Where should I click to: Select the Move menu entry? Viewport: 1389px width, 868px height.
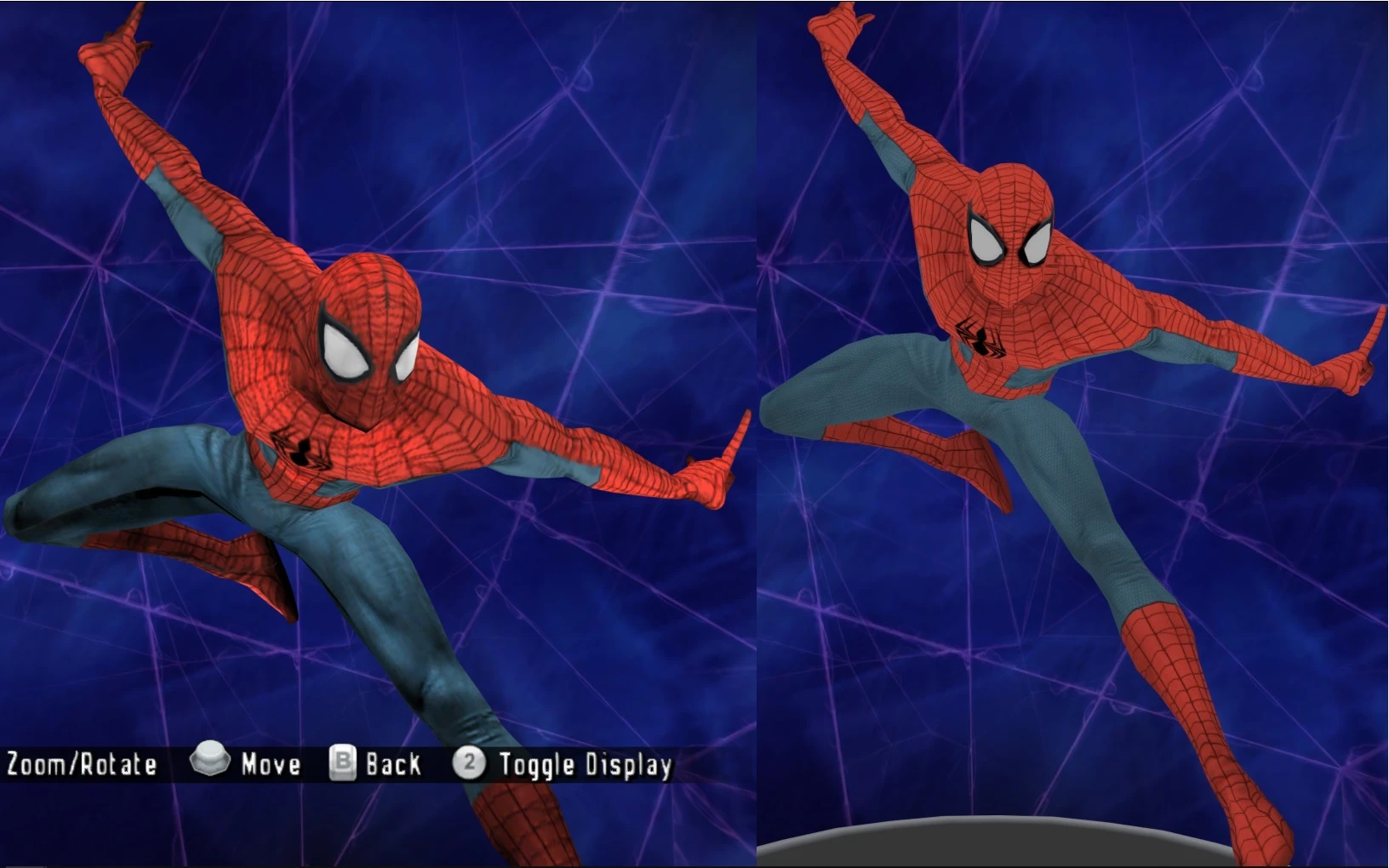(x=269, y=764)
